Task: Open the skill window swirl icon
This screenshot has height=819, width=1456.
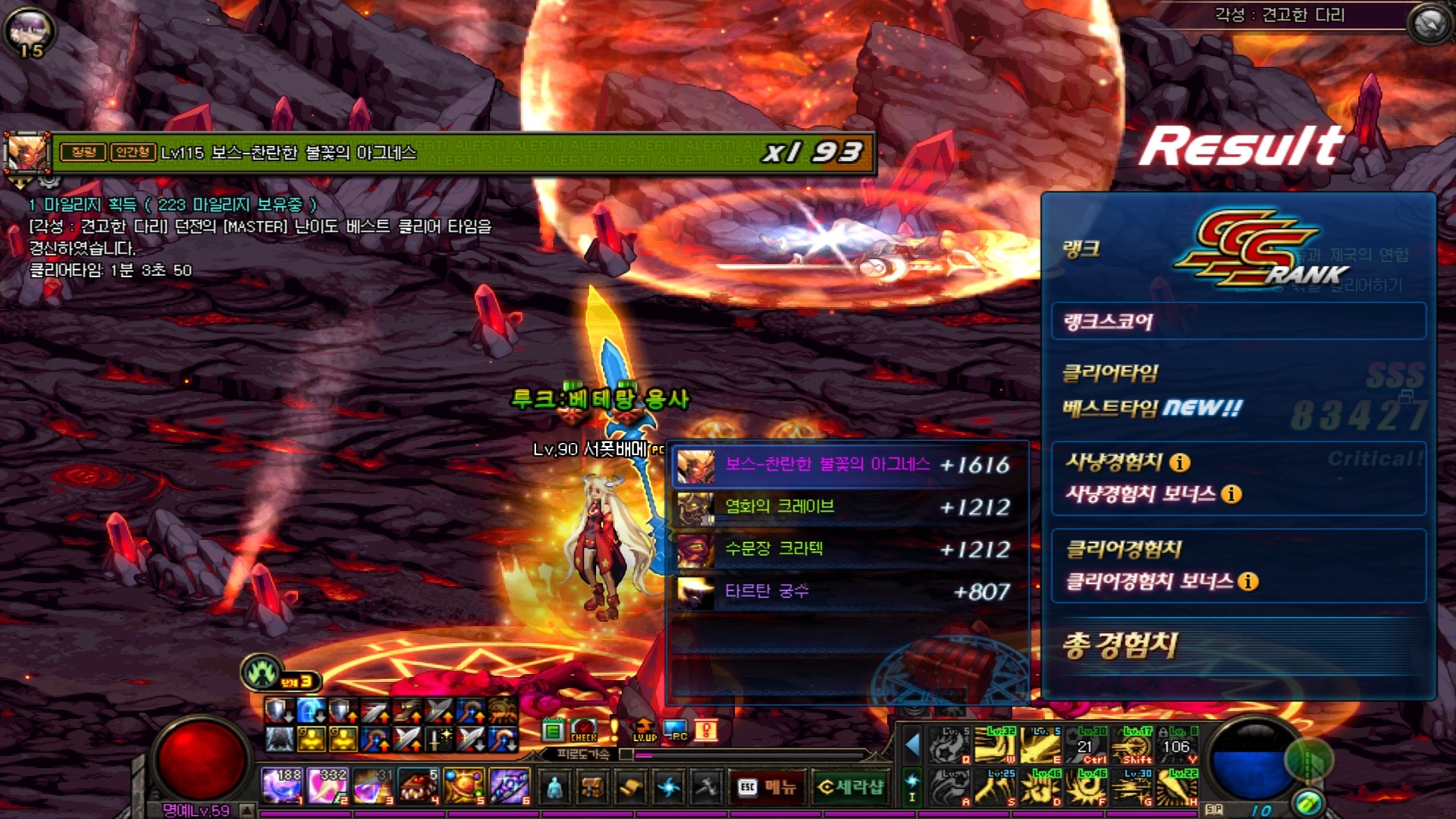Action: coord(668,788)
